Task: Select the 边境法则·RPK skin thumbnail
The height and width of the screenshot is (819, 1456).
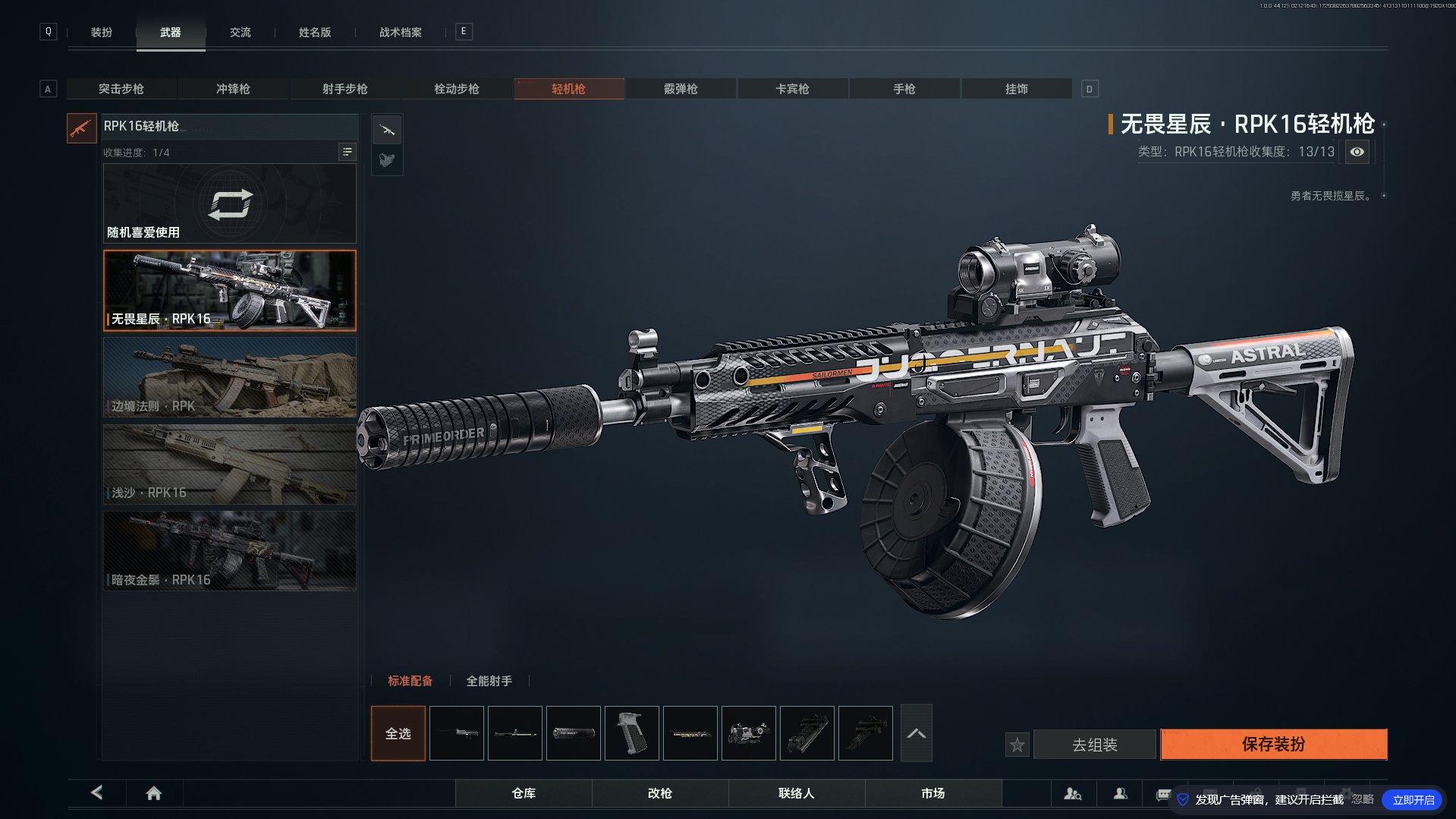Action: tap(229, 377)
